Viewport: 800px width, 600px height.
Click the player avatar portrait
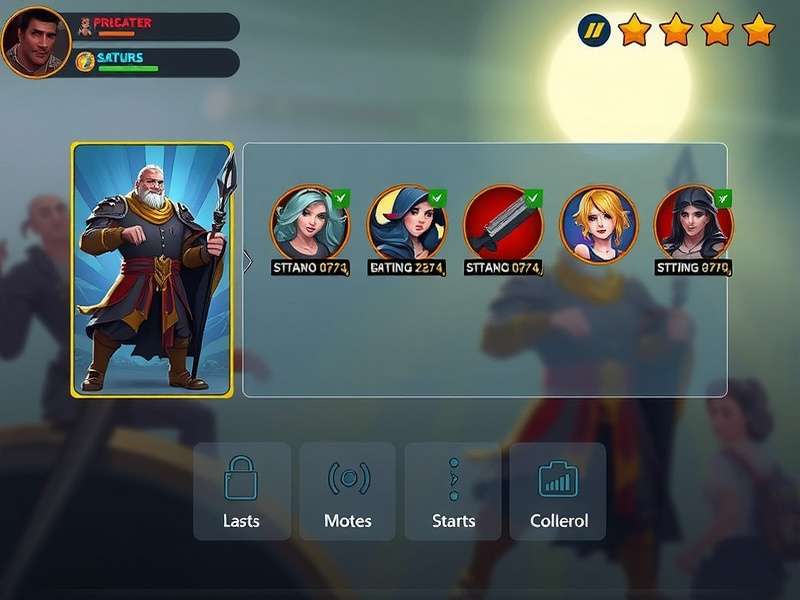35,42
